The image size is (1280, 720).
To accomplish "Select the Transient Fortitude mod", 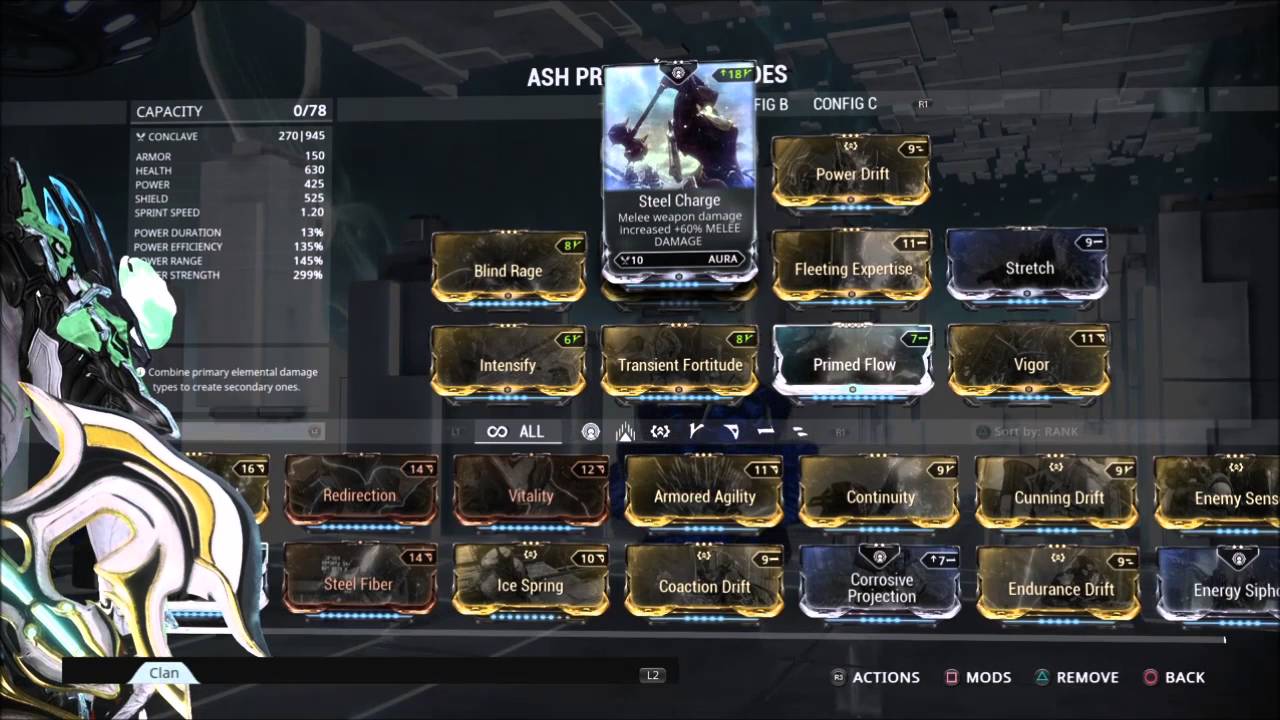I will (x=680, y=364).
